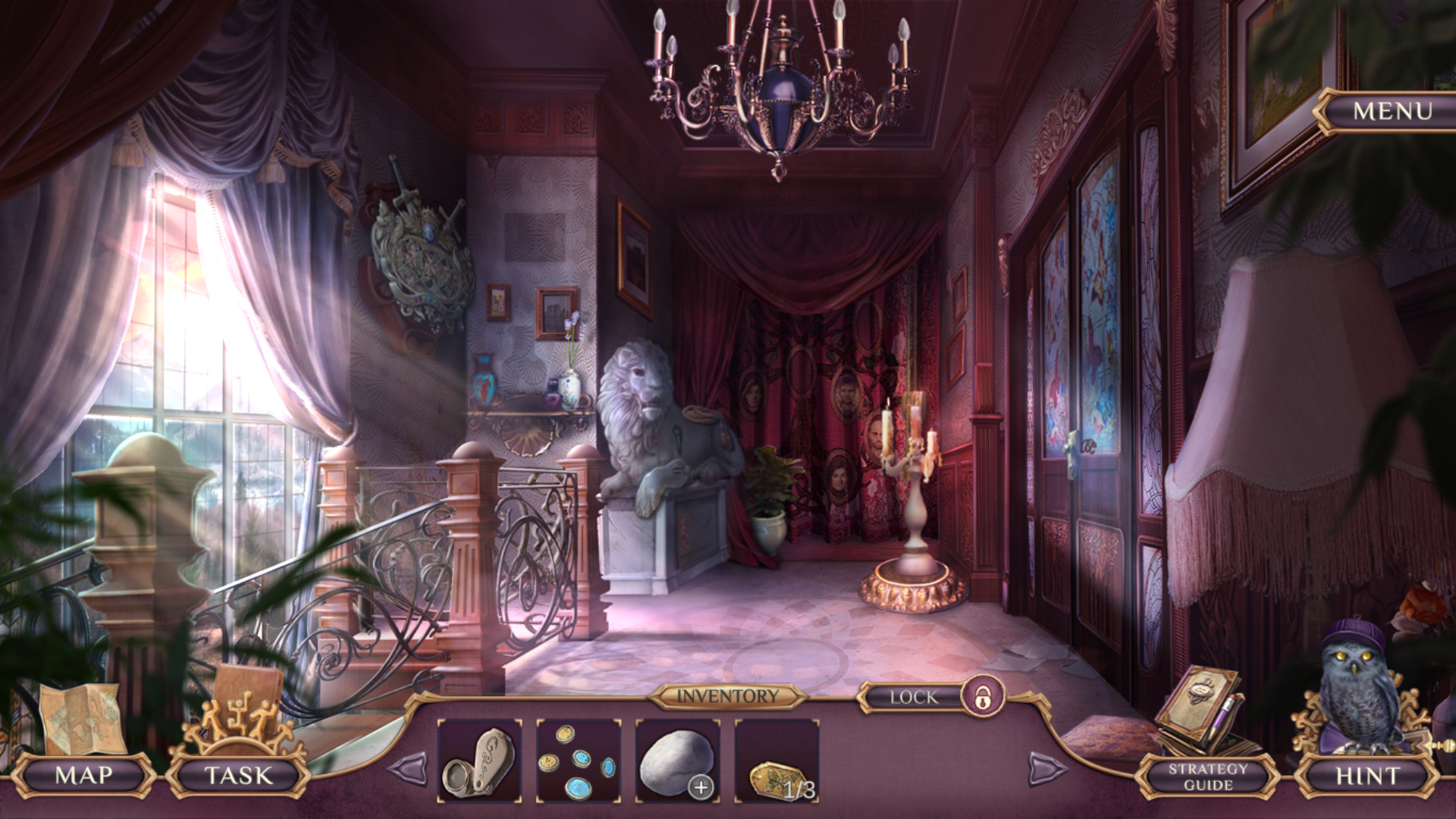Open the Strategy Guide
Screen dimensions: 1456x819
(x=1207, y=777)
